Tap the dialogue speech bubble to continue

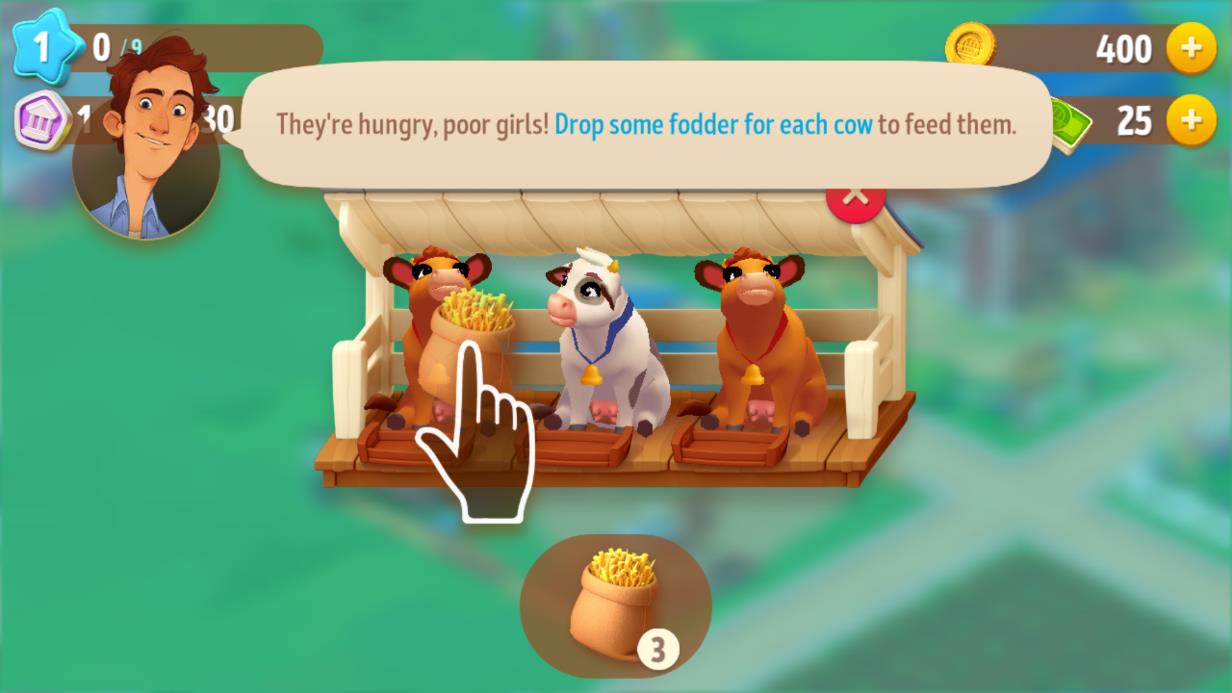(645, 125)
